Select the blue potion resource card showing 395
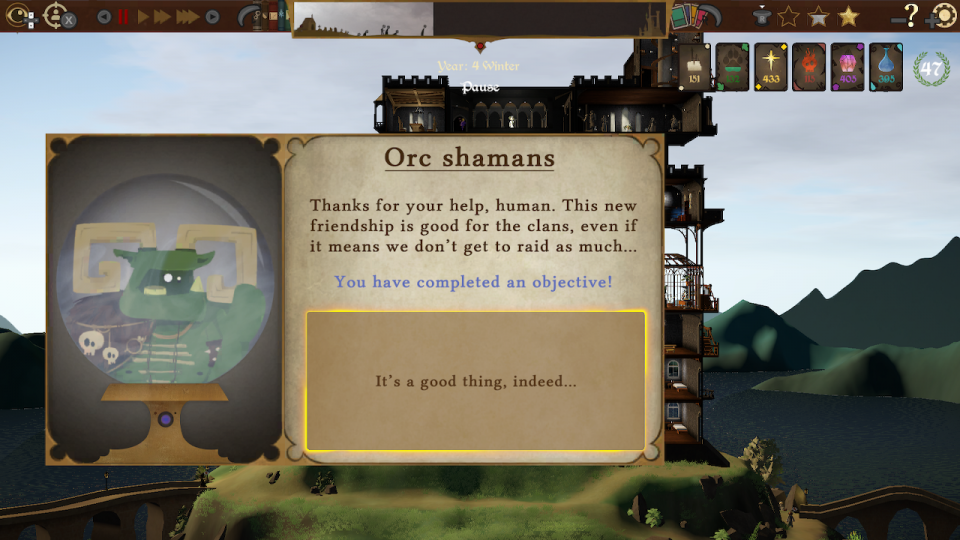The height and width of the screenshot is (540, 960). click(x=886, y=67)
